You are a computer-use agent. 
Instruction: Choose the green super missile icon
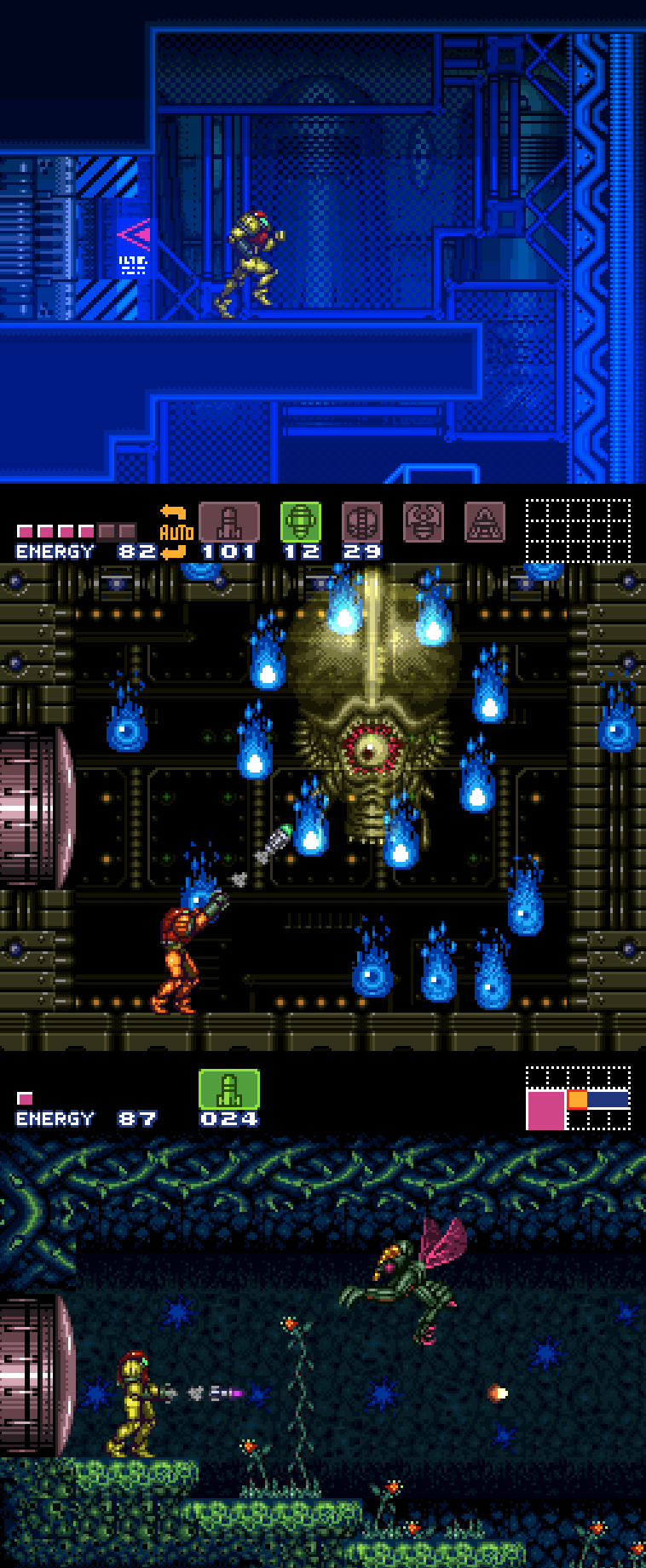tap(301, 522)
